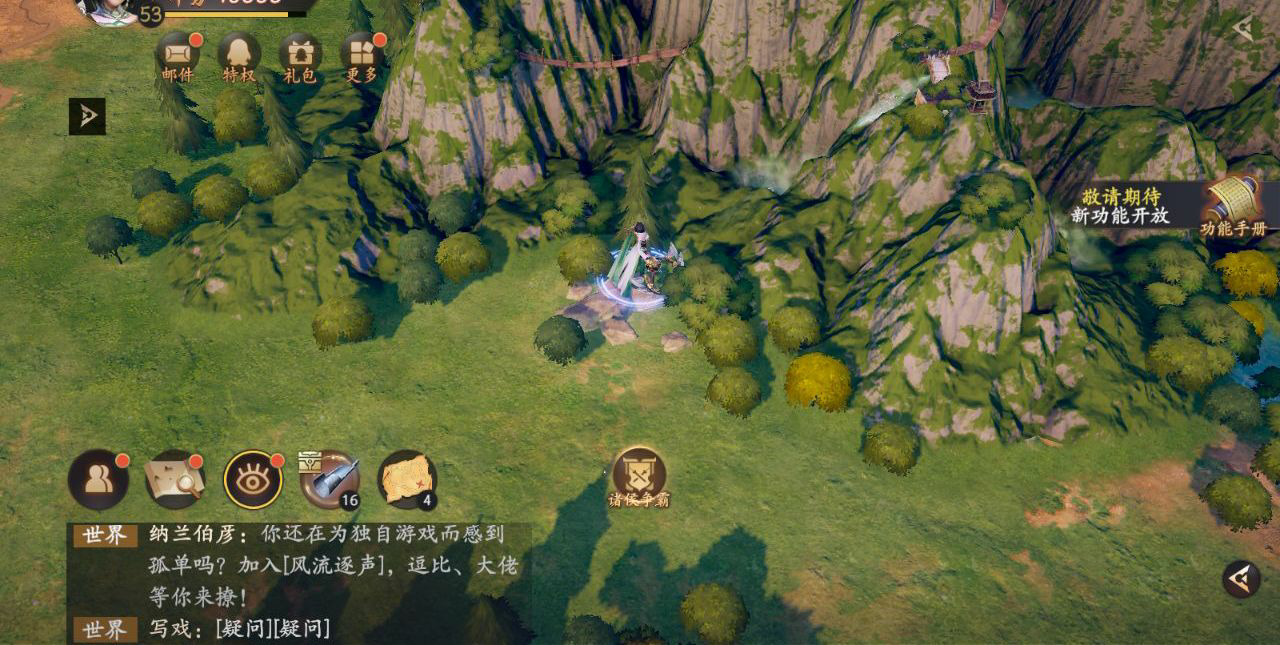1280x645 pixels.
Task: Open the 邮件 mail icon
Action: click(177, 53)
